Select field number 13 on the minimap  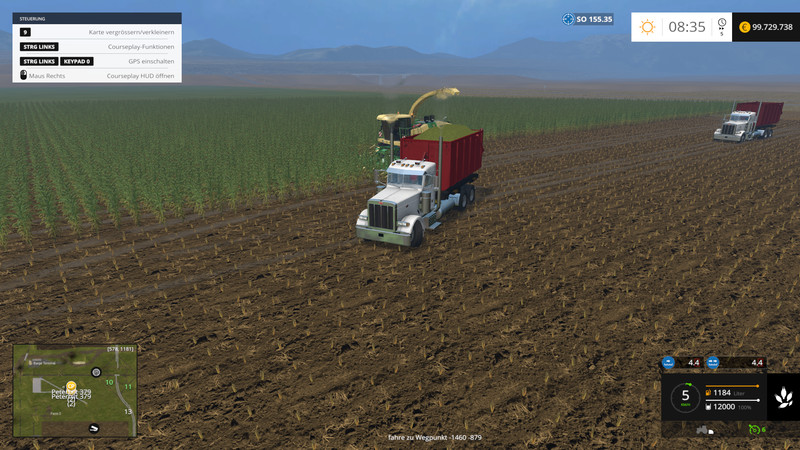point(127,411)
